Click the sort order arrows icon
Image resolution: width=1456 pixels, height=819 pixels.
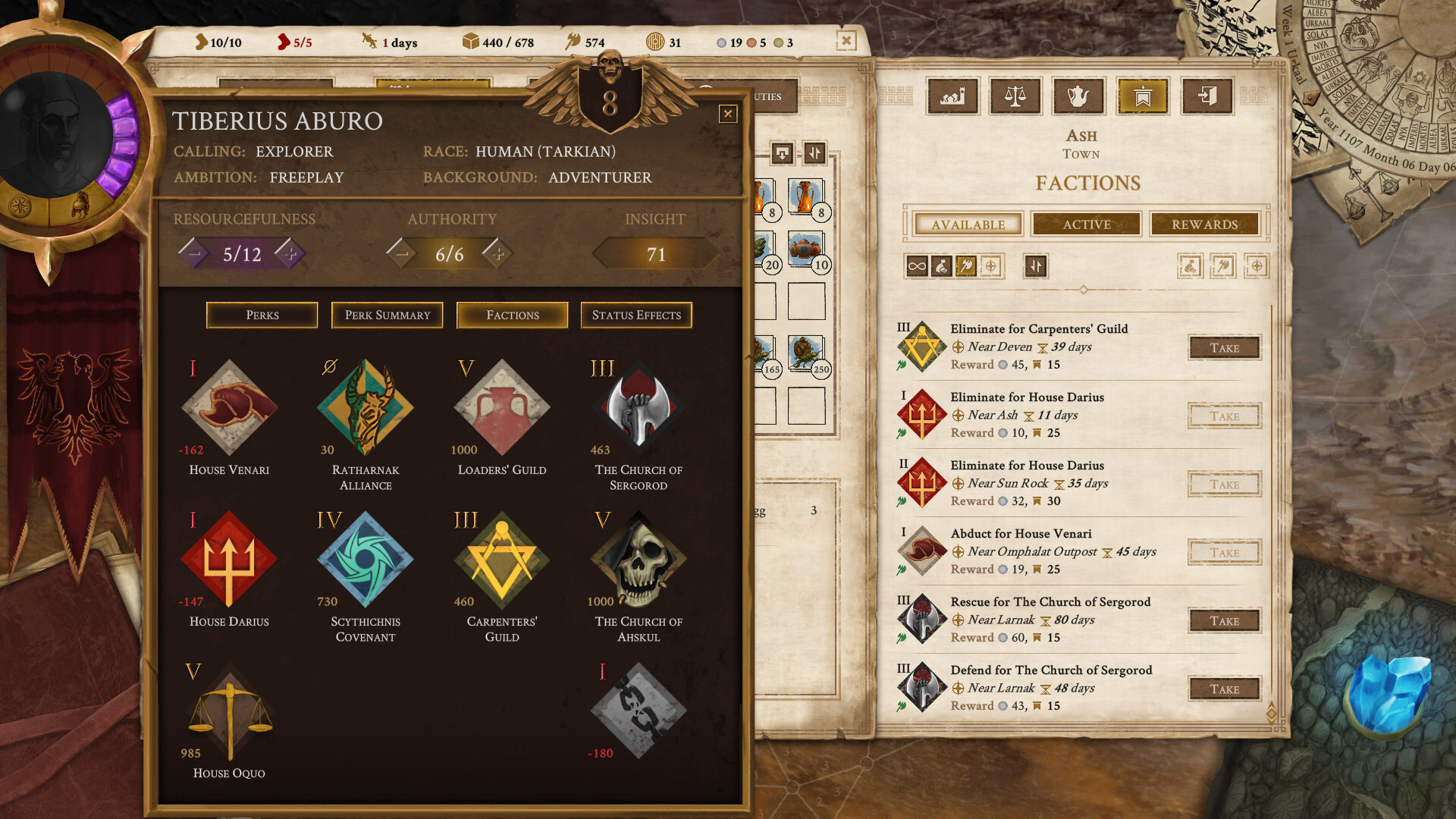point(1036,267)
